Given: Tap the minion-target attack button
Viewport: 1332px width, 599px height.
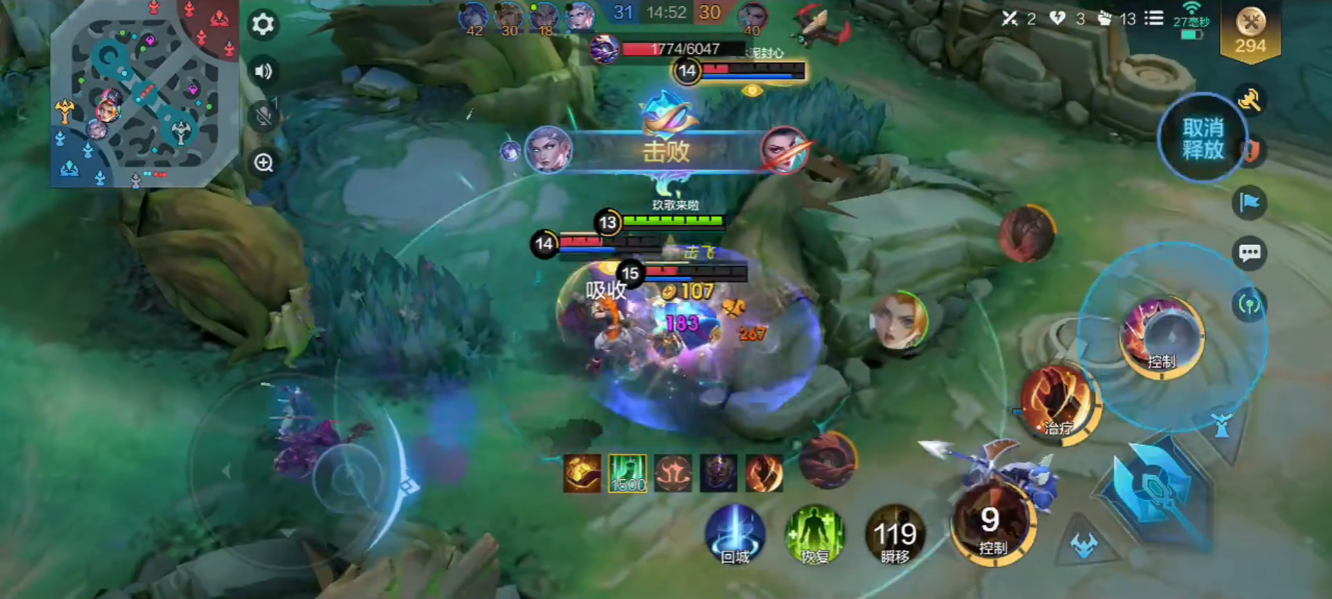Looking at the screenshot, I should pos(1084,545).
